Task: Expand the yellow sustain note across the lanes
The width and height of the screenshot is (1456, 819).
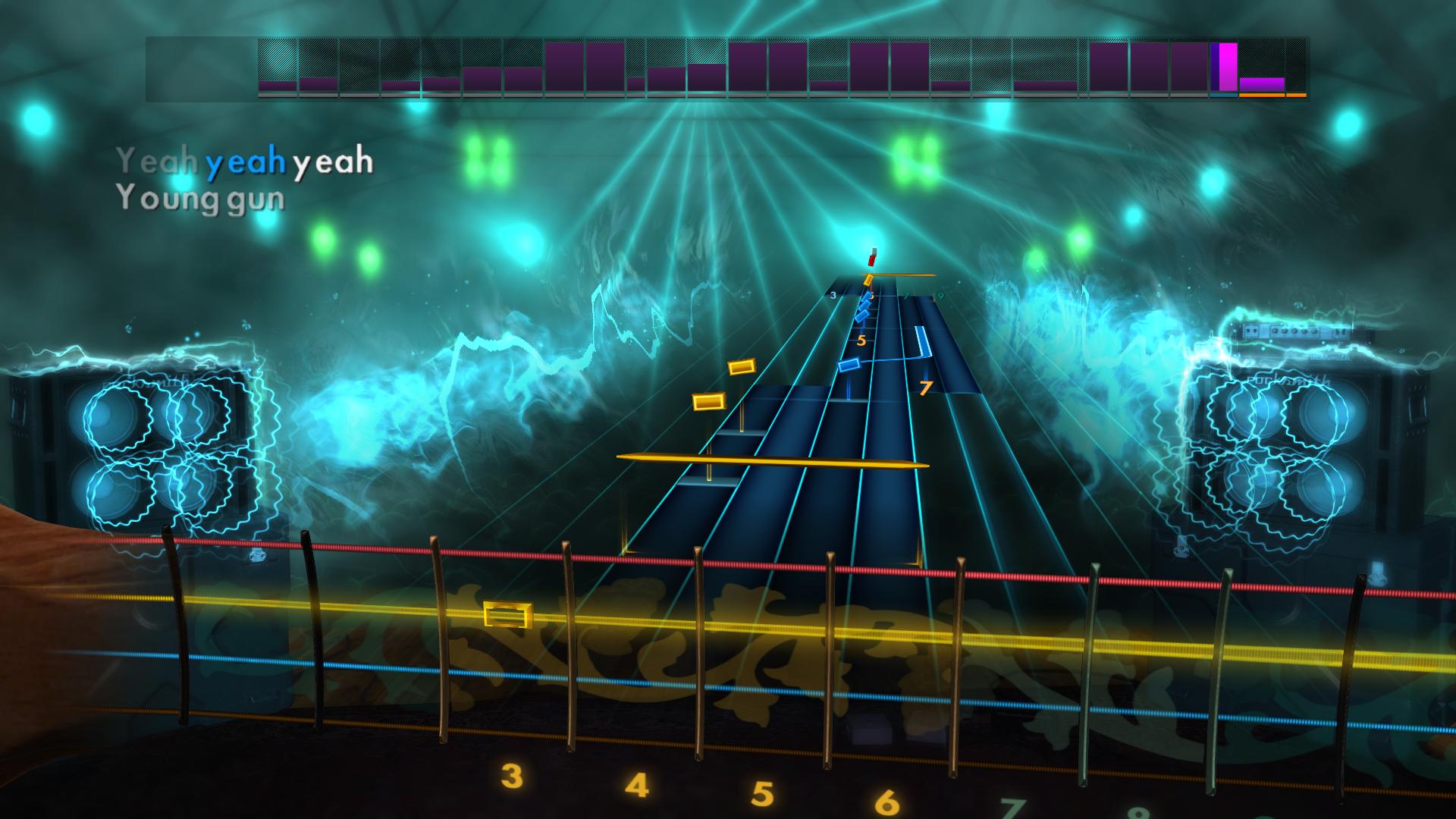Action: [x=773, y=459]
